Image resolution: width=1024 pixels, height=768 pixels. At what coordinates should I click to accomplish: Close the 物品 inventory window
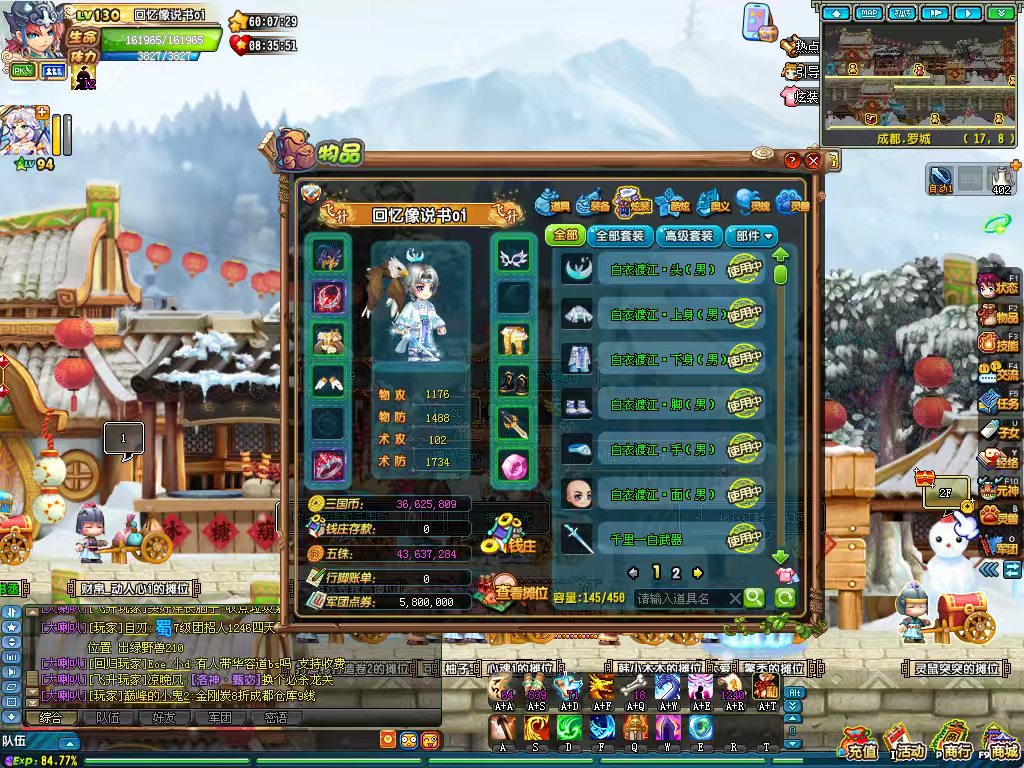pyautogui.click(x=813, y=161)
